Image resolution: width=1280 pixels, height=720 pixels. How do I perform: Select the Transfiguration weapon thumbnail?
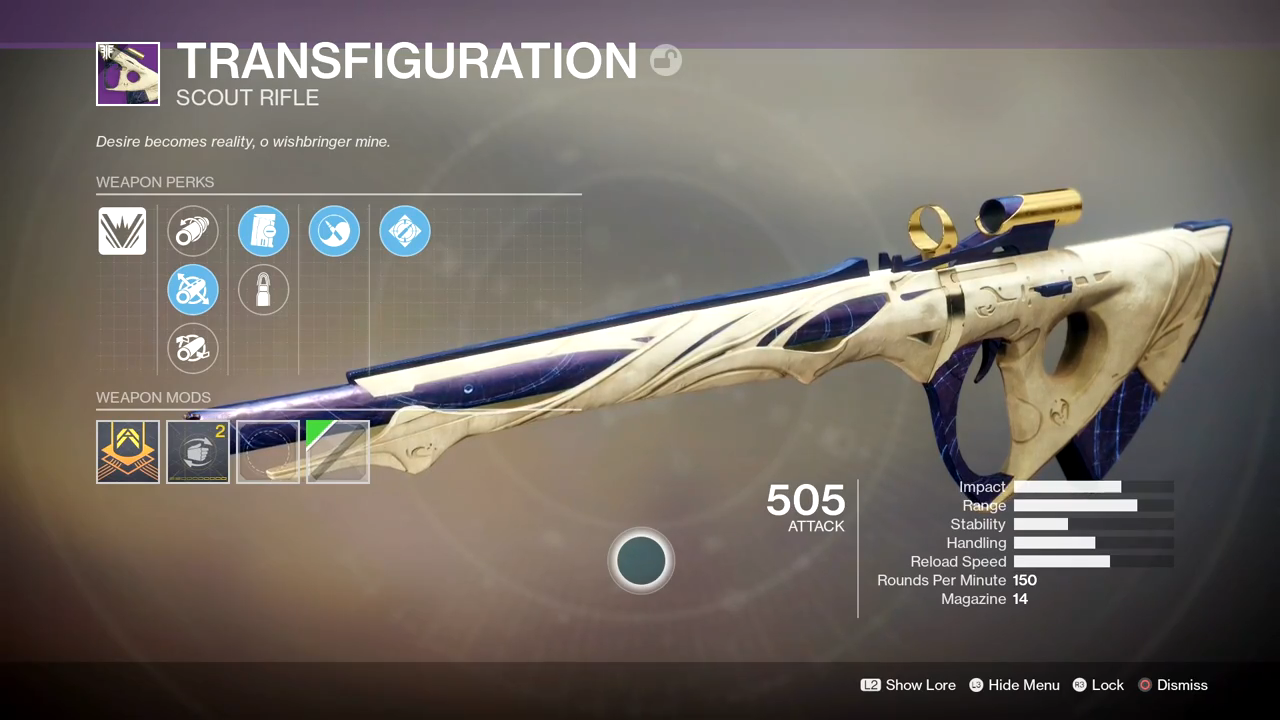tap(128, 74)
